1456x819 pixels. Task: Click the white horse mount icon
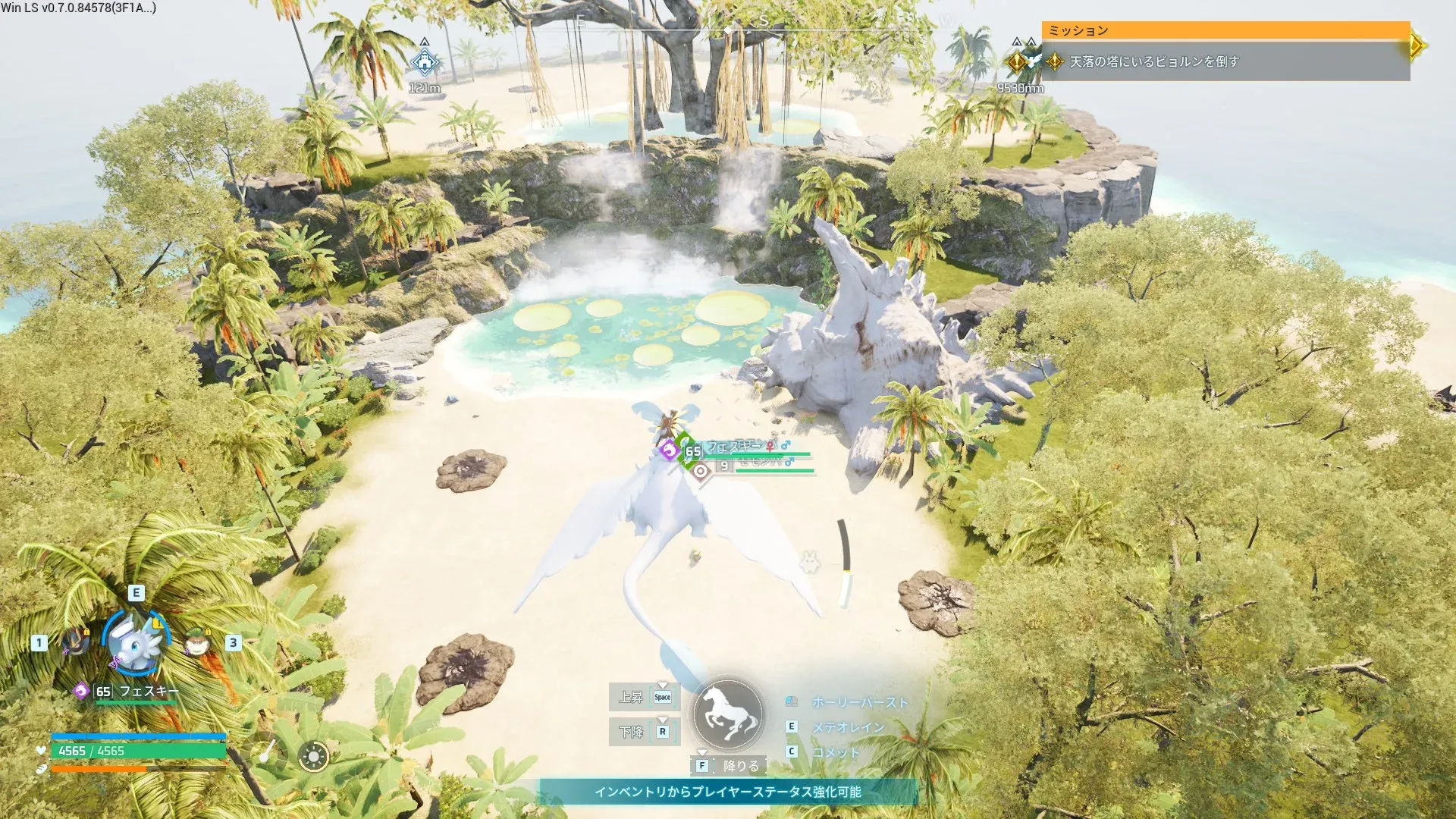click(728, 715)
